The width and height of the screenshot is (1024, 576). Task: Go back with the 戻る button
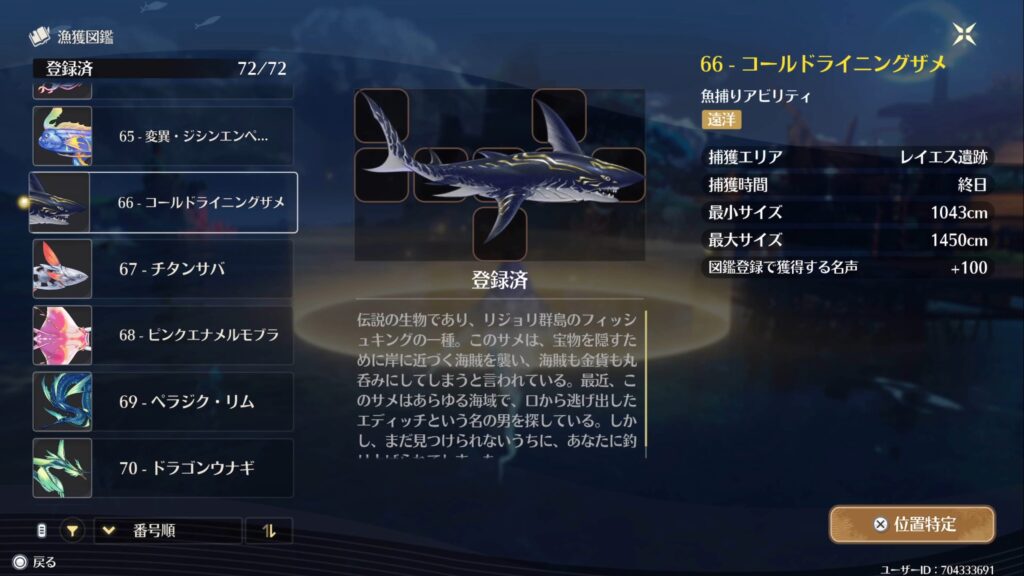click(35, 562)
